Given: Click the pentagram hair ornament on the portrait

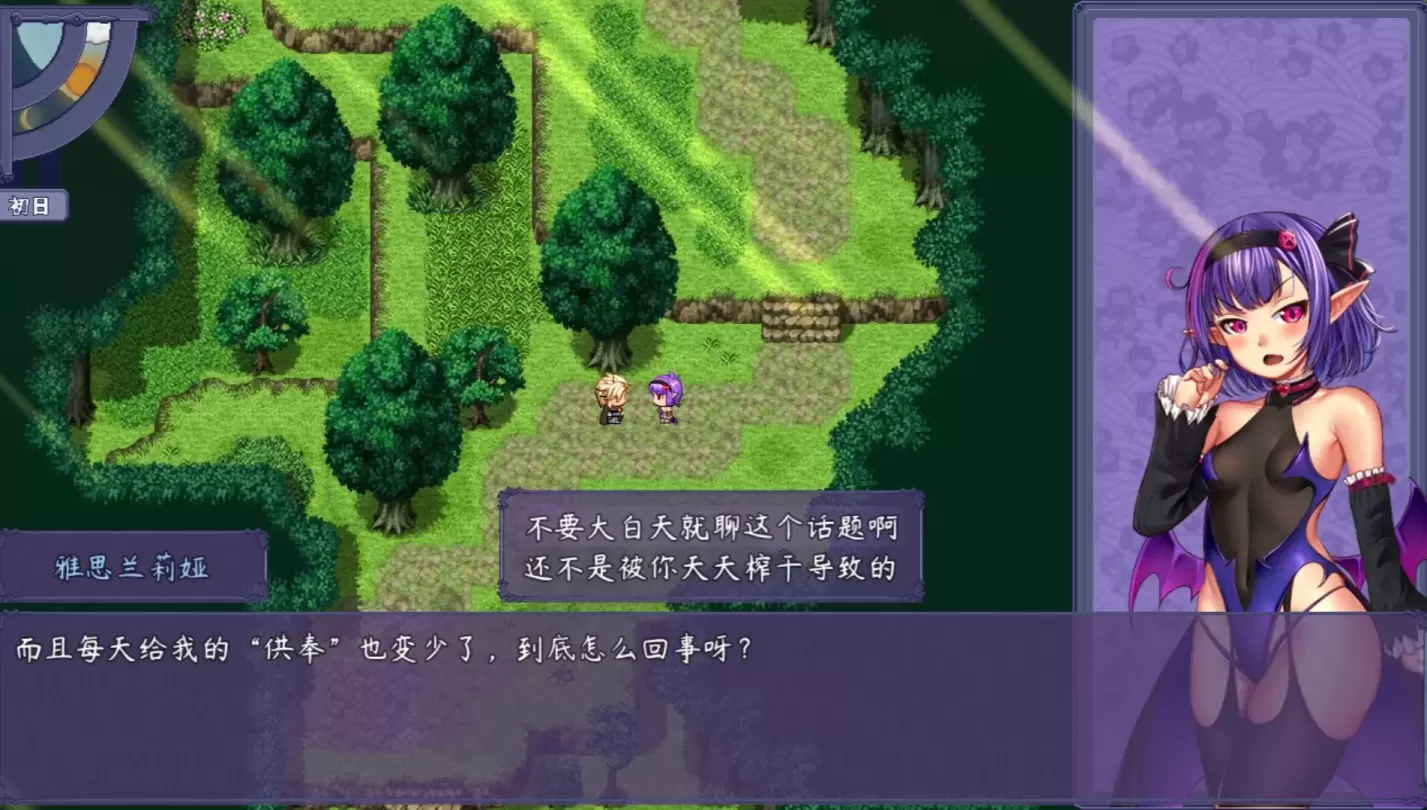Looking at the screenshot, I should [1288, 240].
